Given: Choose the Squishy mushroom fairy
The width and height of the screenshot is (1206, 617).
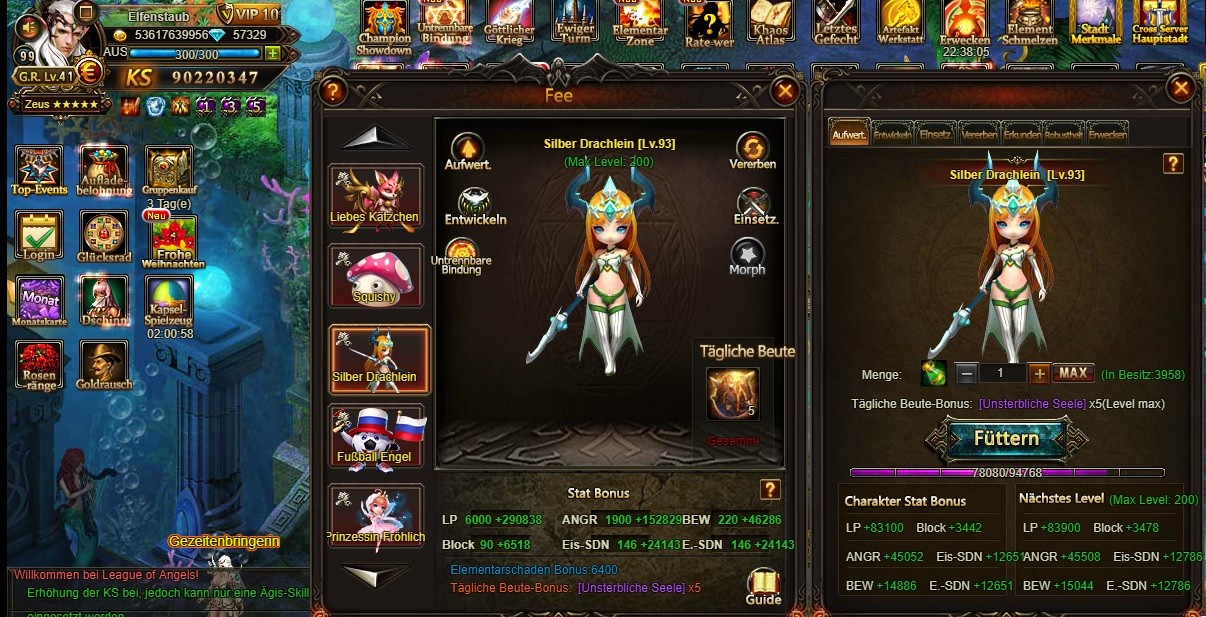Looking at the screenshot, I should [375, 276].
